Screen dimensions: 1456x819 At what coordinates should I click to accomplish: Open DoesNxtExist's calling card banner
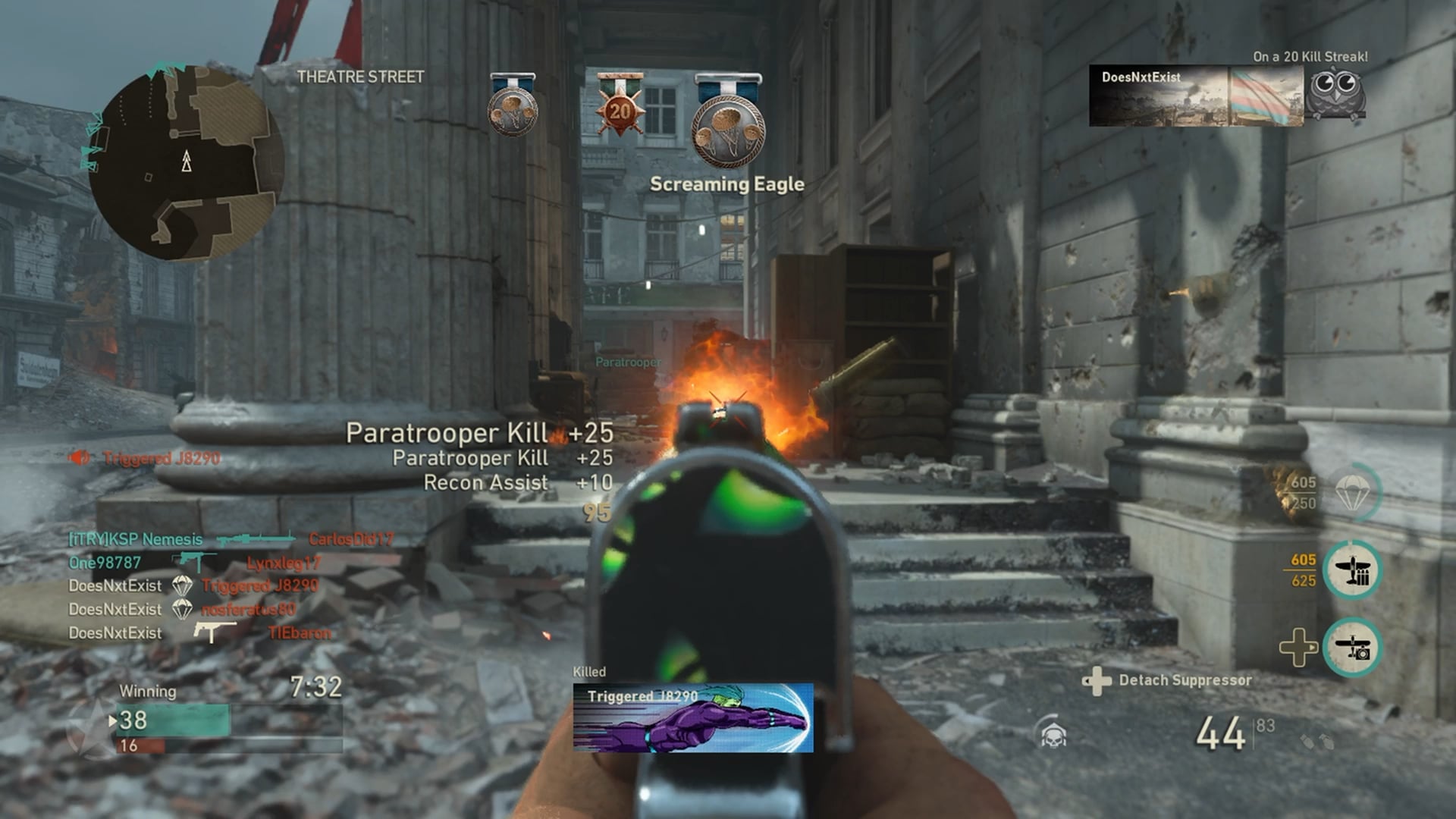(x=1196, y=96)
